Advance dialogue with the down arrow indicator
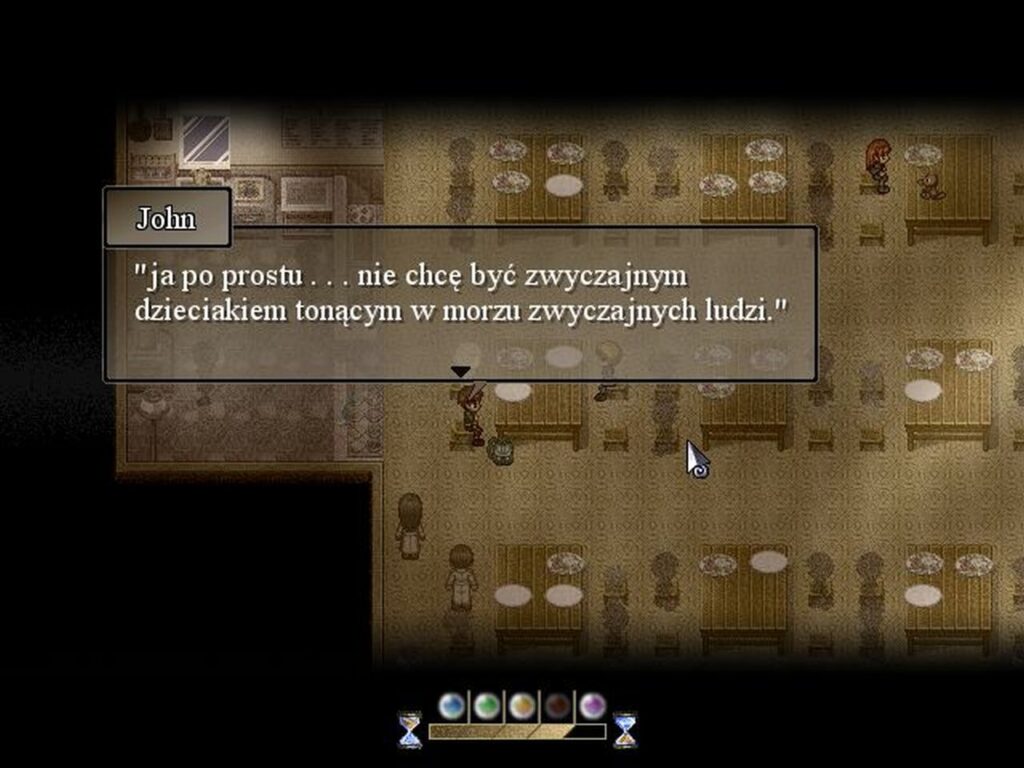Viewport: 1024px width, 768px height. point(460,371)
